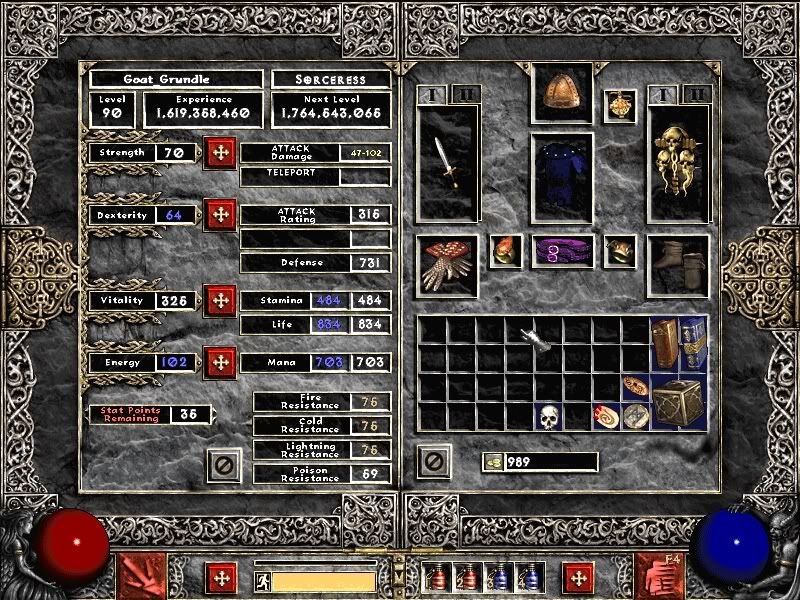
Task: Raise Energy using the red plus button
Action: click(x=220, y=363)
